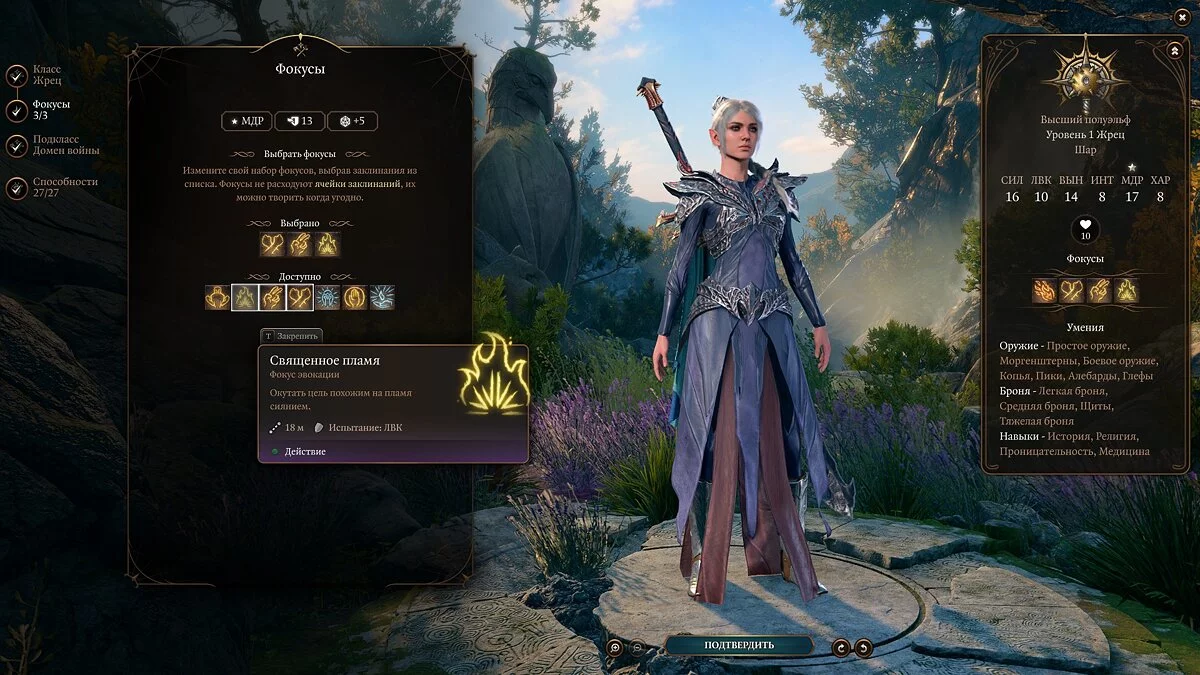
Task: Choose the hand-in-circle cantrip under Доступно
Action: coord(355,297)
